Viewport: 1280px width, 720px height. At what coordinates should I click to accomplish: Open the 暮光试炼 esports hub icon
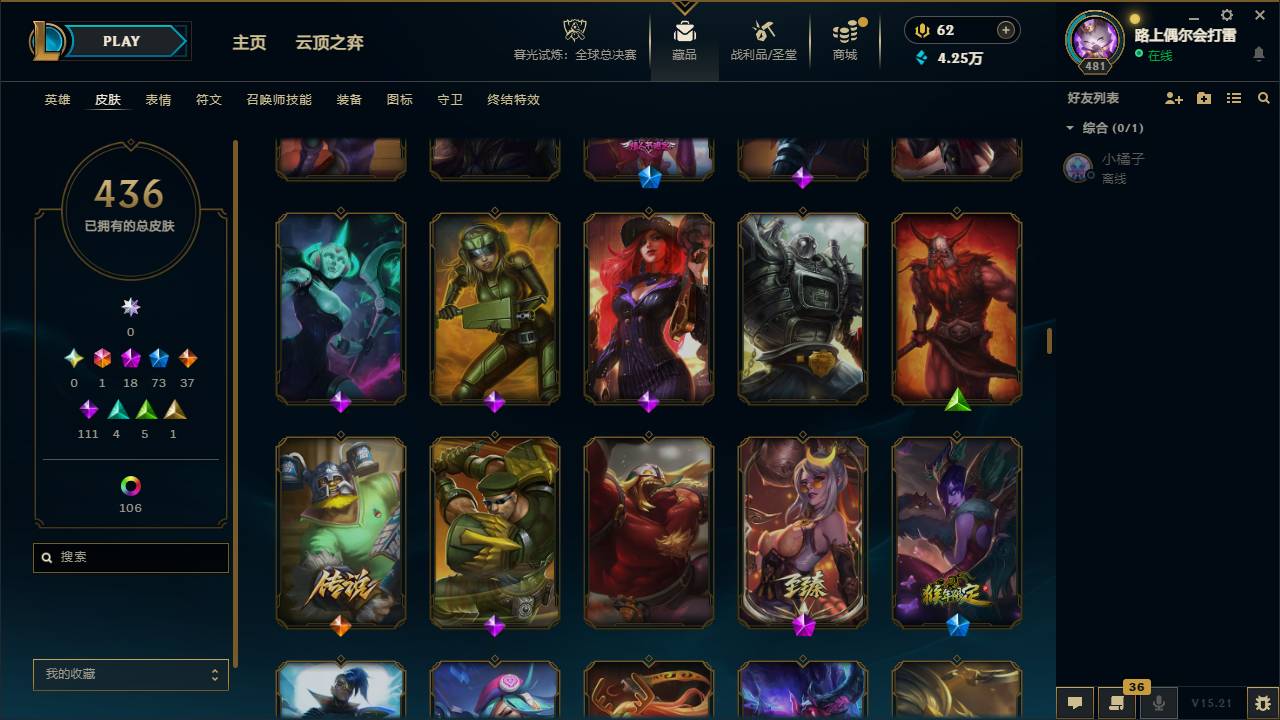tap(574, 38)
